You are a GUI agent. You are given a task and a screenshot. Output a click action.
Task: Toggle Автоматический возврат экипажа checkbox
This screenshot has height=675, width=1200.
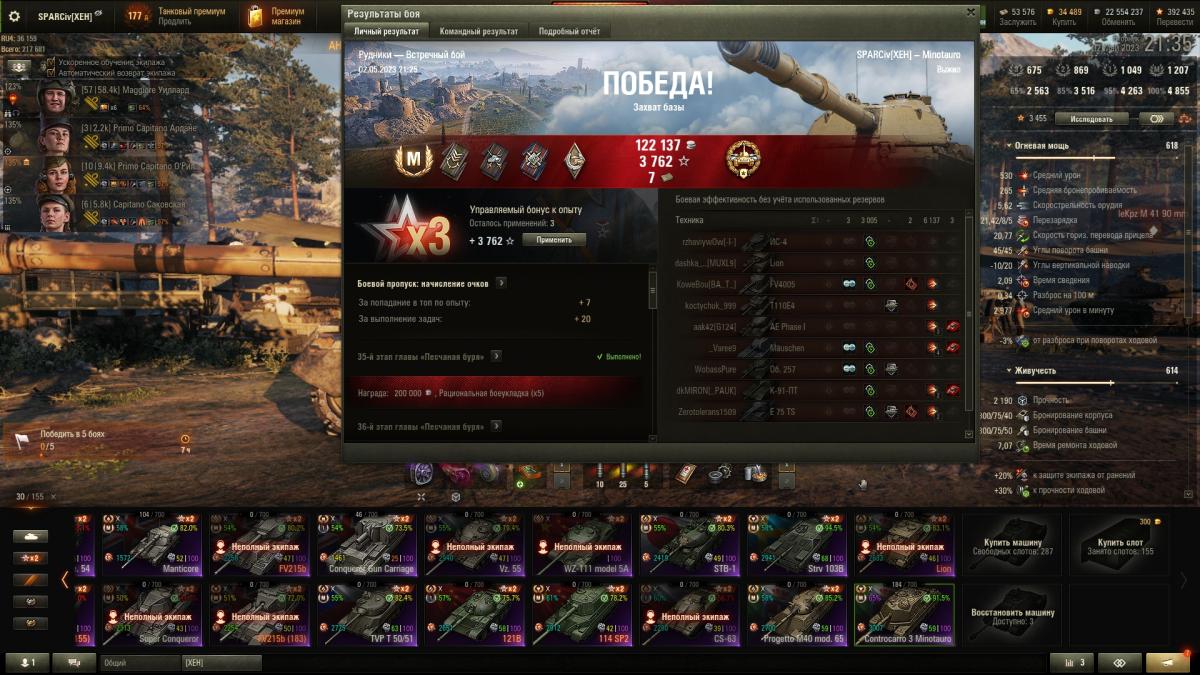(51, 72)
